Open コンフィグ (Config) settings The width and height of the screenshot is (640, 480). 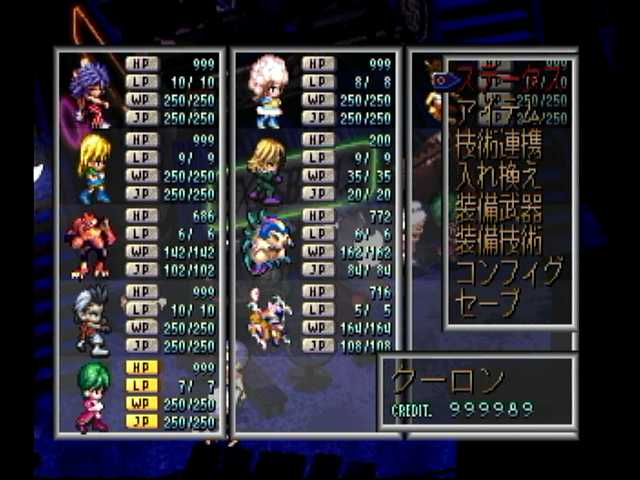coord(509,272)
